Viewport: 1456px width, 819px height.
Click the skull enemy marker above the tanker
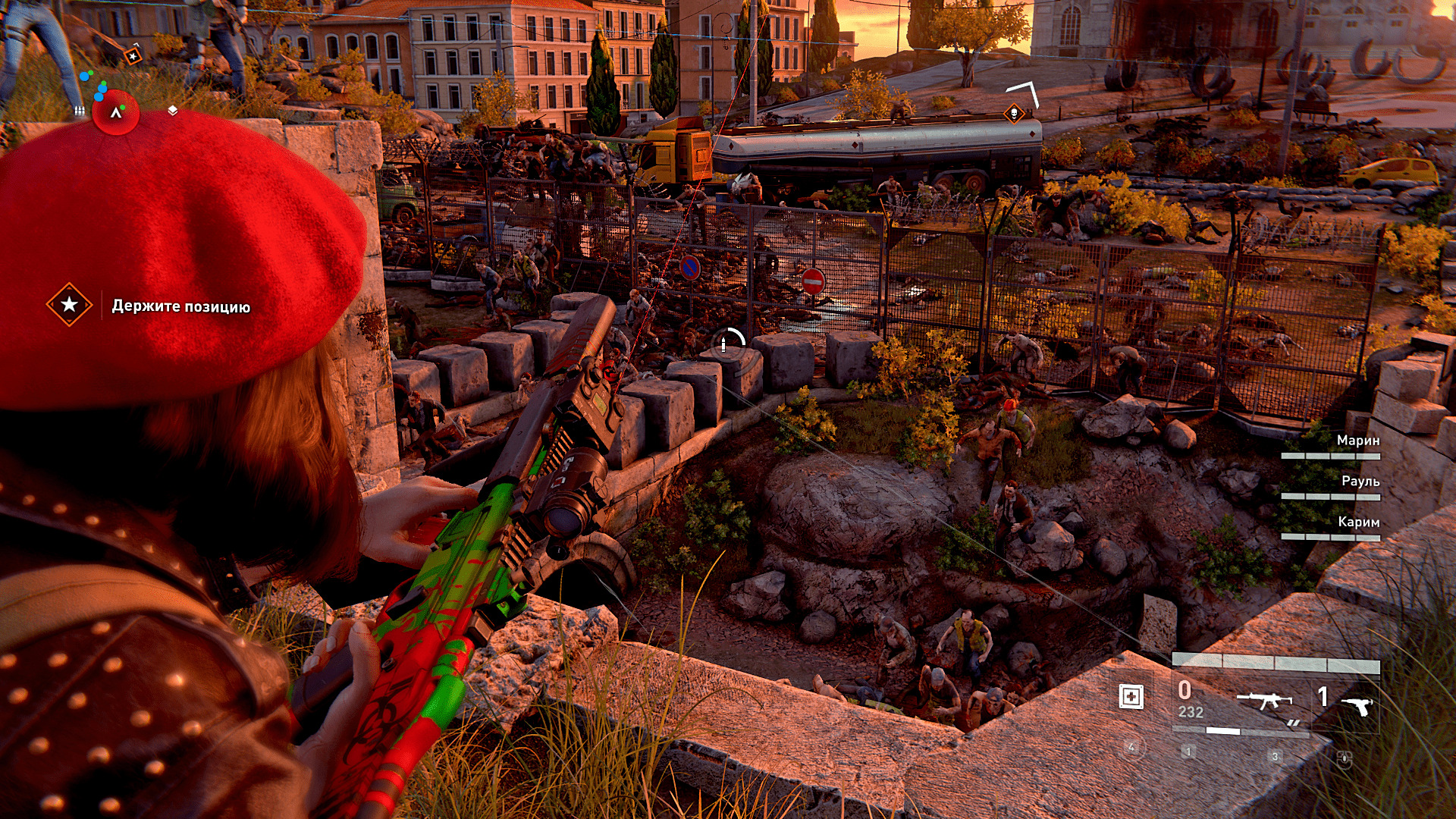click(1013, 114)
